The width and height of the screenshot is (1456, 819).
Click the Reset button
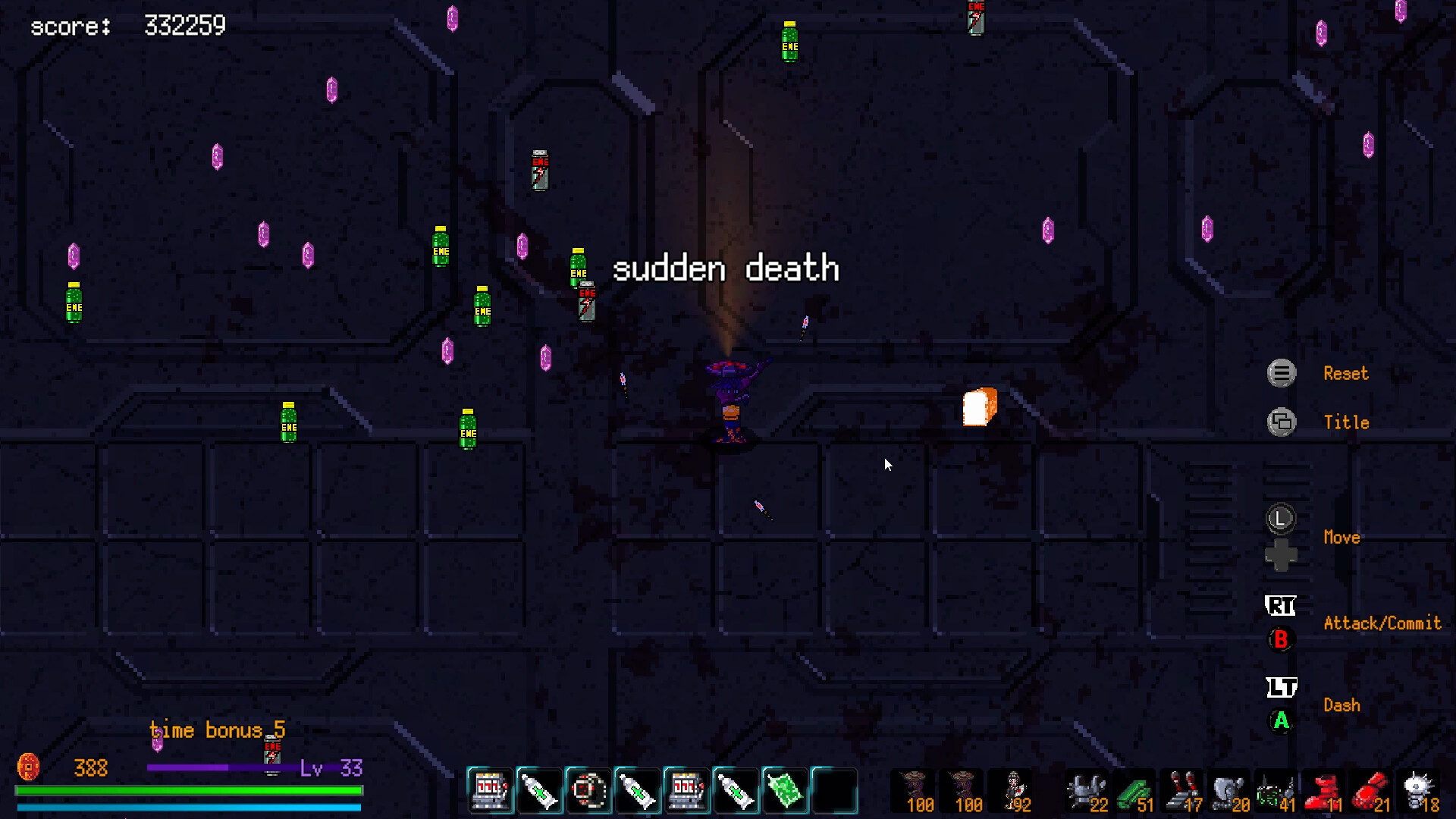(1281, 373)
